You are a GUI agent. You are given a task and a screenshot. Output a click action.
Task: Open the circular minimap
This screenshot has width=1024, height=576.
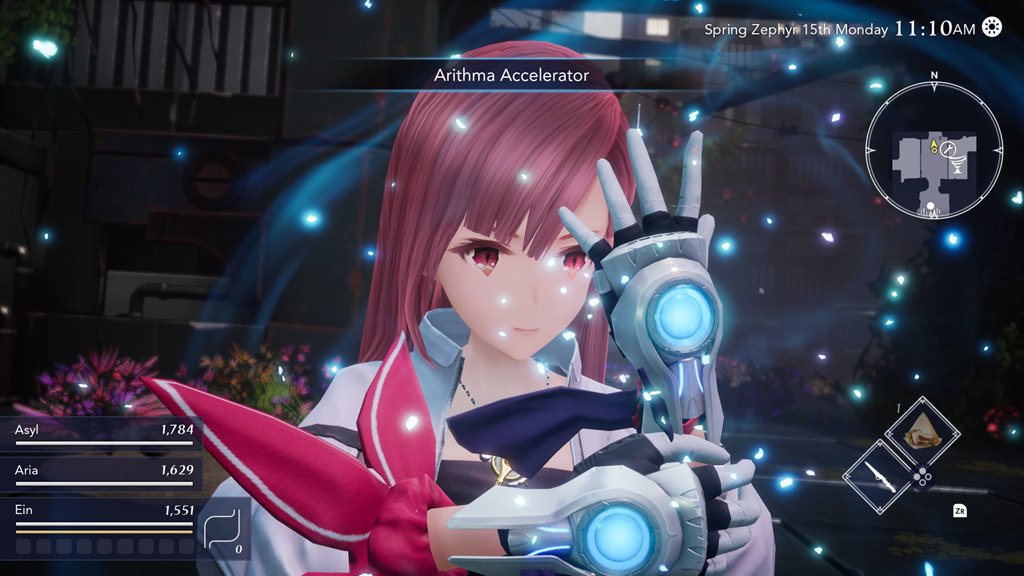point(933,151)
